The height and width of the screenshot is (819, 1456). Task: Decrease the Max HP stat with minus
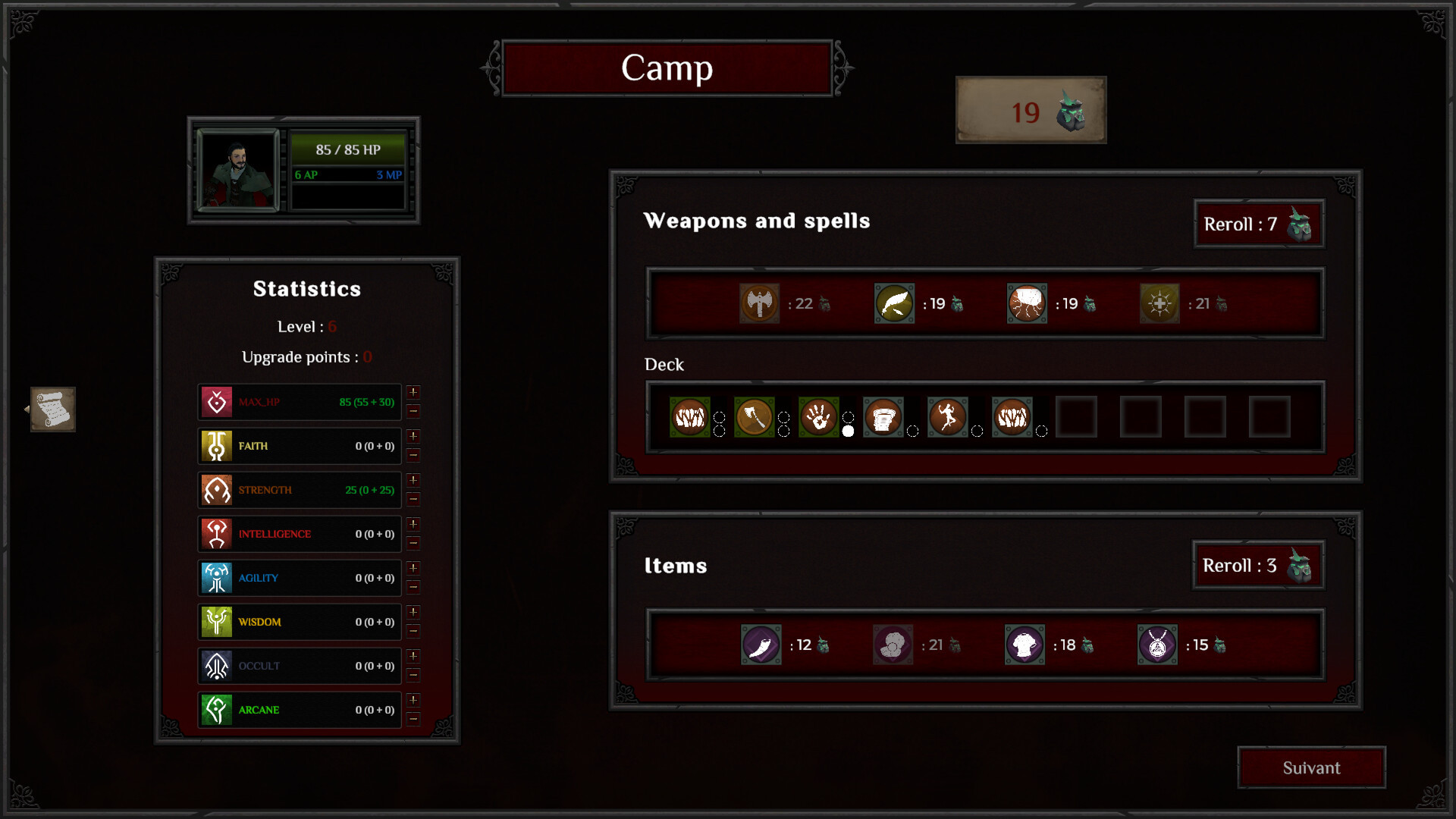[413, 411]
